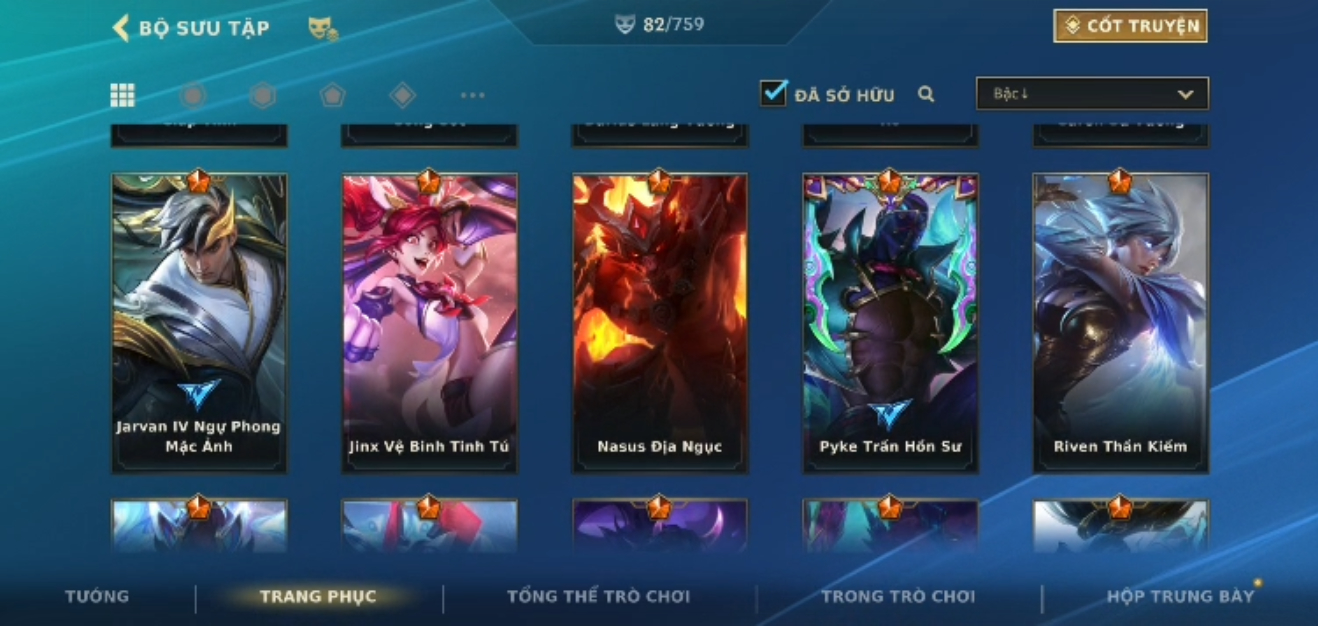Switch to the Tướng tab

click(x=97, y=596)
